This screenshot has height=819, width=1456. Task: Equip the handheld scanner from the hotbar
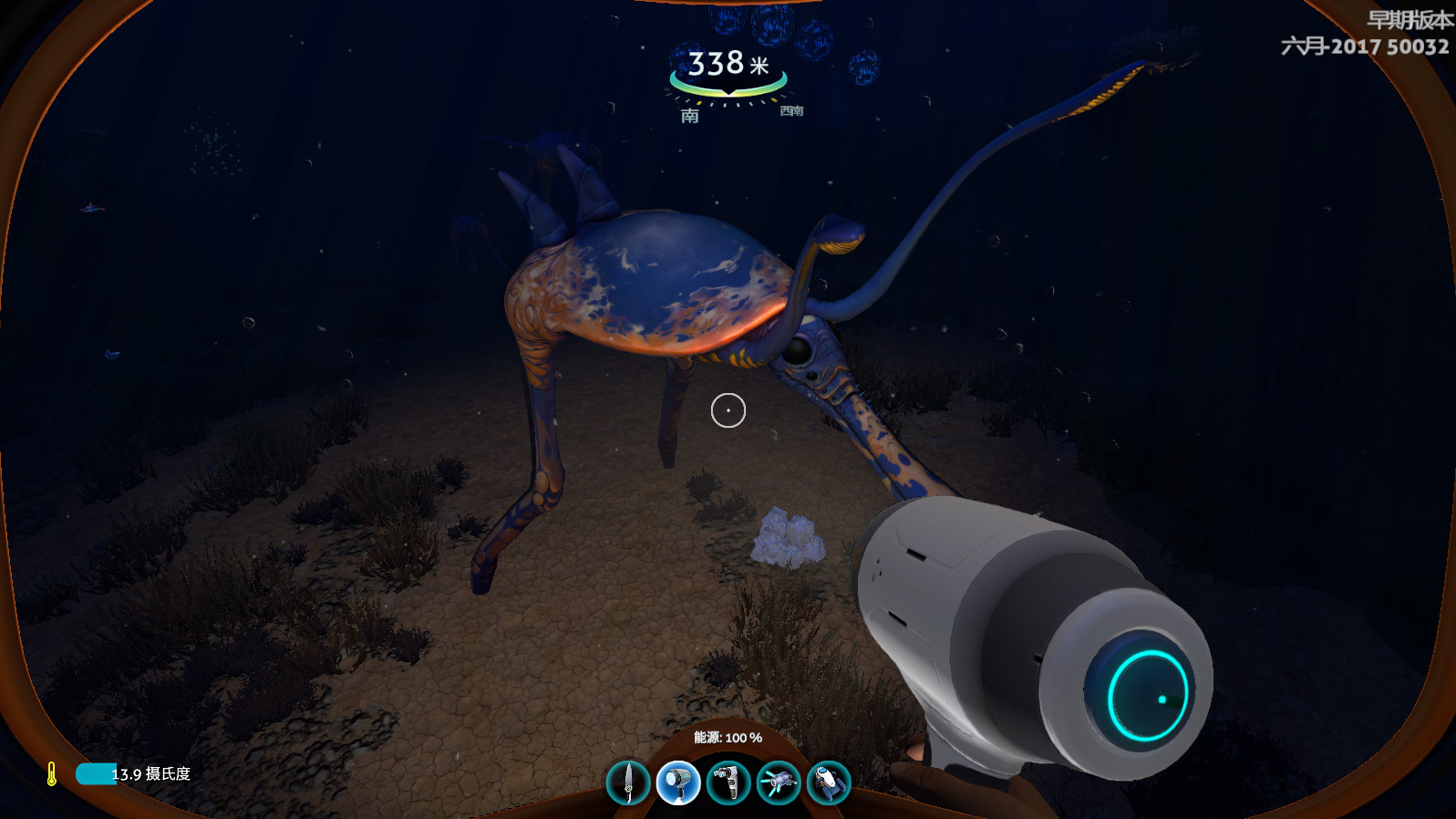[x=728, y=783]
